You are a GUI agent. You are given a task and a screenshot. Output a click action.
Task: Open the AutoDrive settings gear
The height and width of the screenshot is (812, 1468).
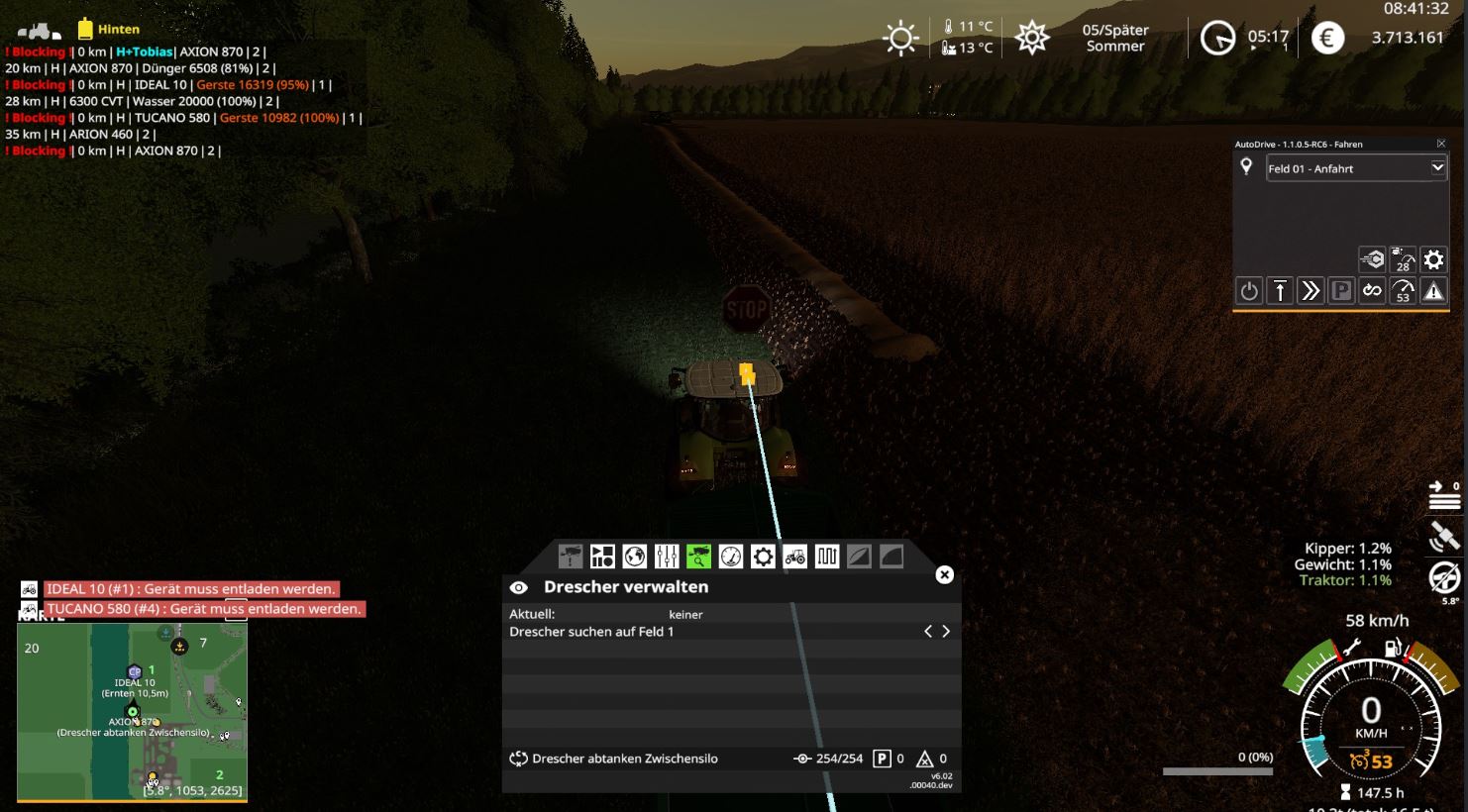click(1433, 259)
